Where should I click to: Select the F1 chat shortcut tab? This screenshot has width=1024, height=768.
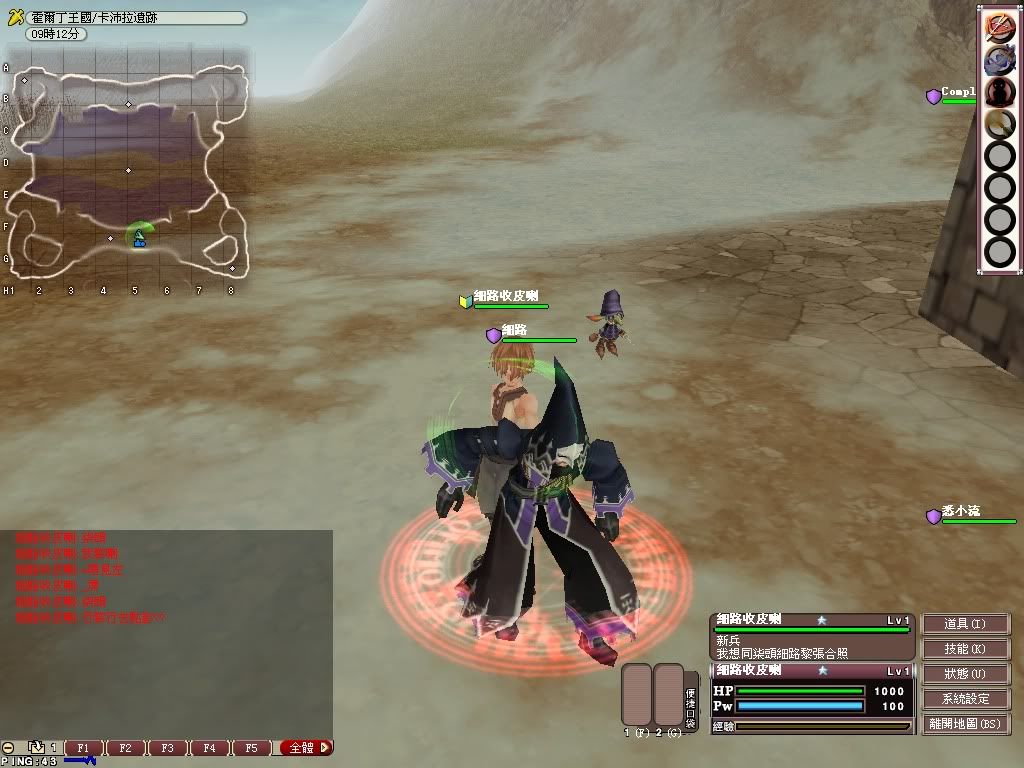(x=84, y=748)
